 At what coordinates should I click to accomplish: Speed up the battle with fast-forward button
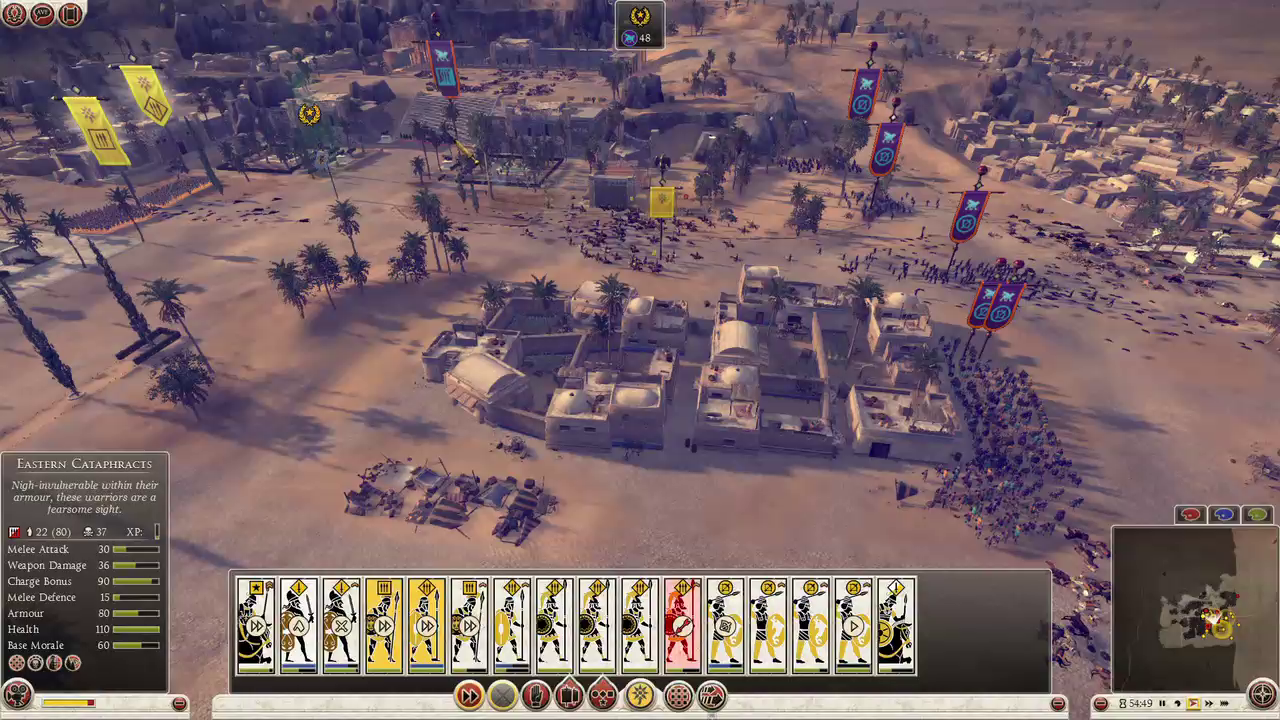(1210, 702)
